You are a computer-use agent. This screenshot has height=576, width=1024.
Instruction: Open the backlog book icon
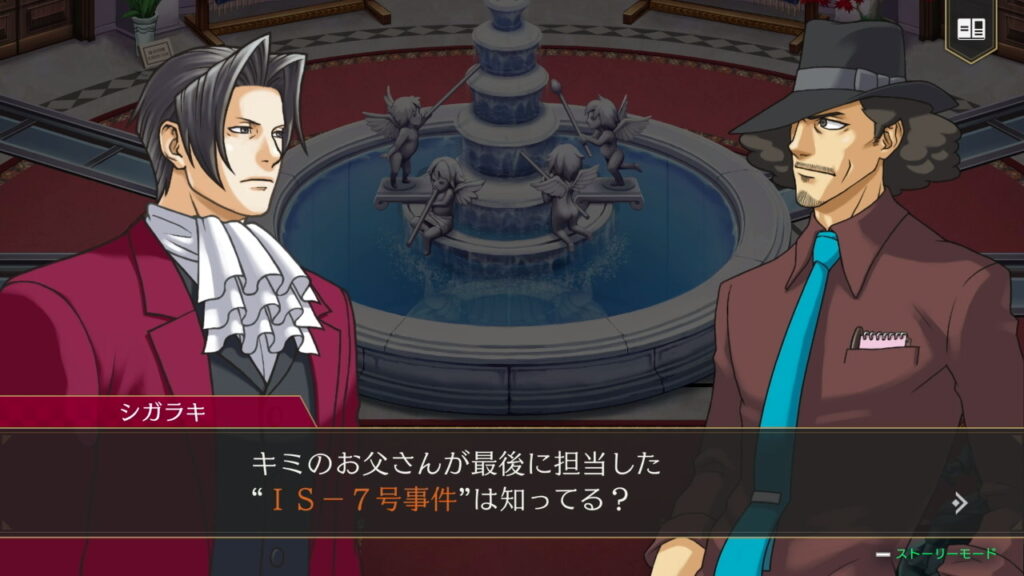971,29
